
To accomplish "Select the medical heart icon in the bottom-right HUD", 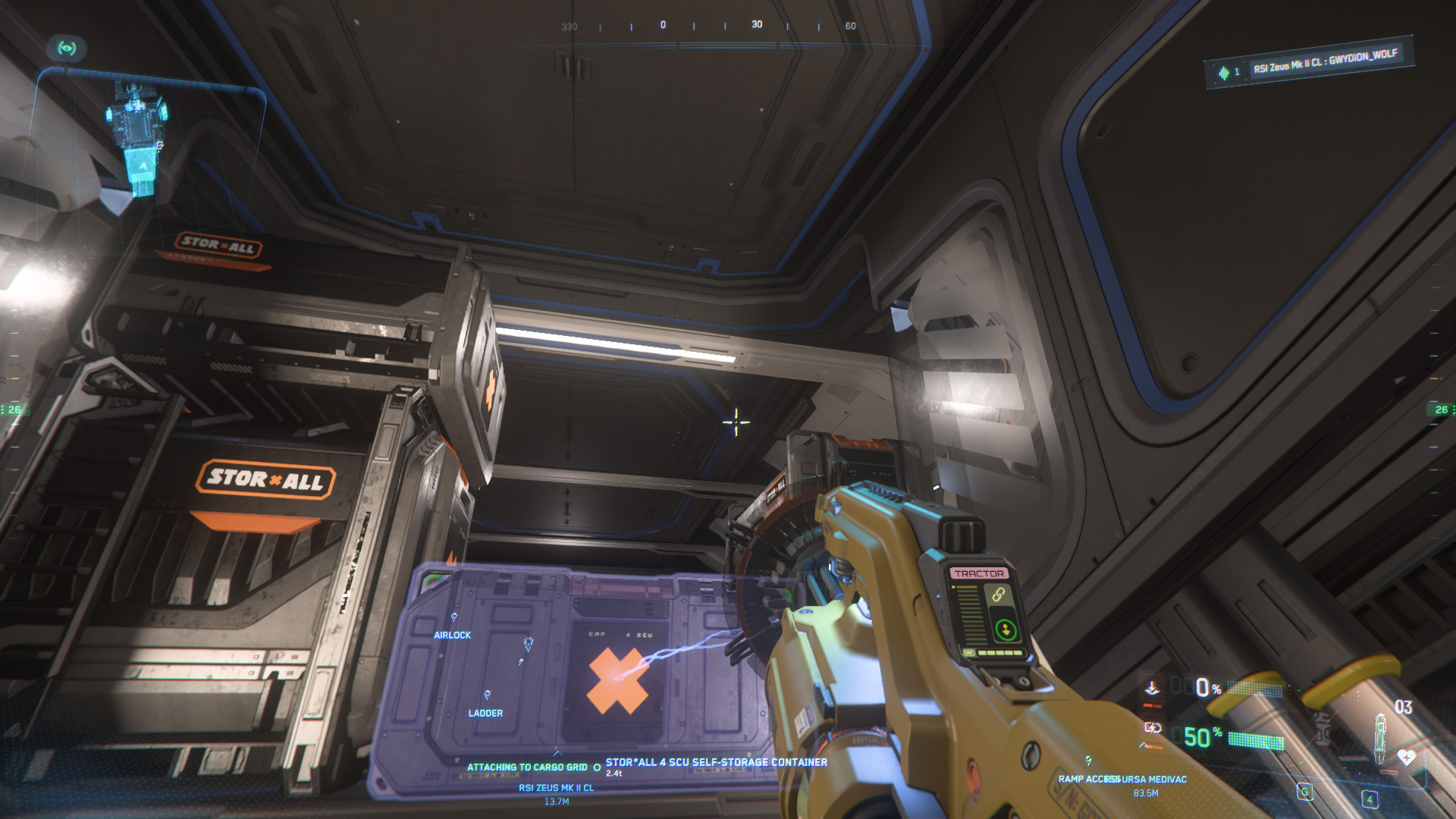I will click(1406, 758).
